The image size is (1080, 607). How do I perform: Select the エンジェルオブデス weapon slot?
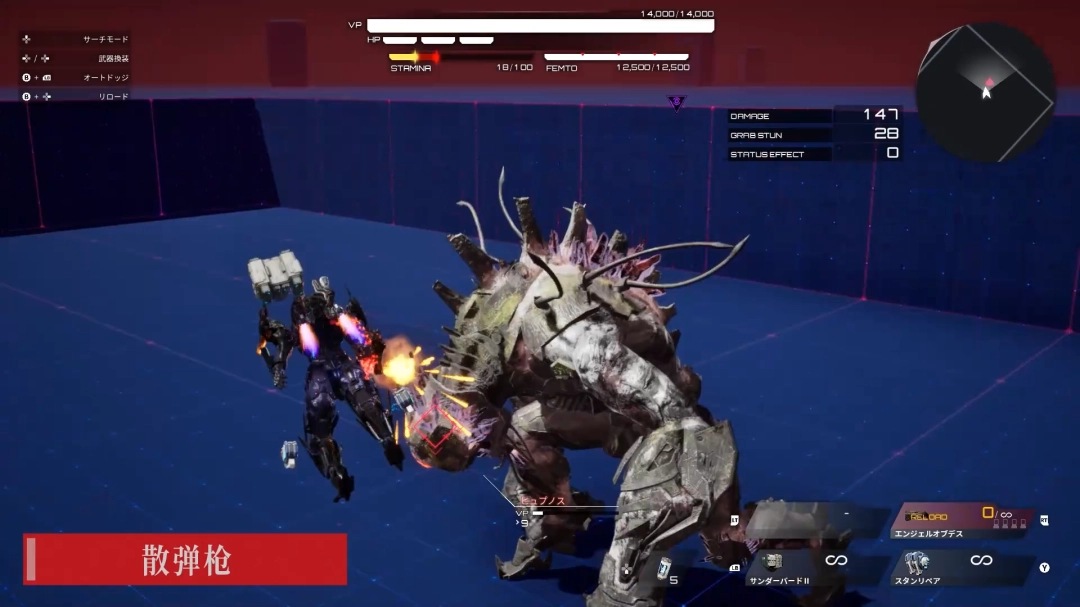tap(962, 521)
